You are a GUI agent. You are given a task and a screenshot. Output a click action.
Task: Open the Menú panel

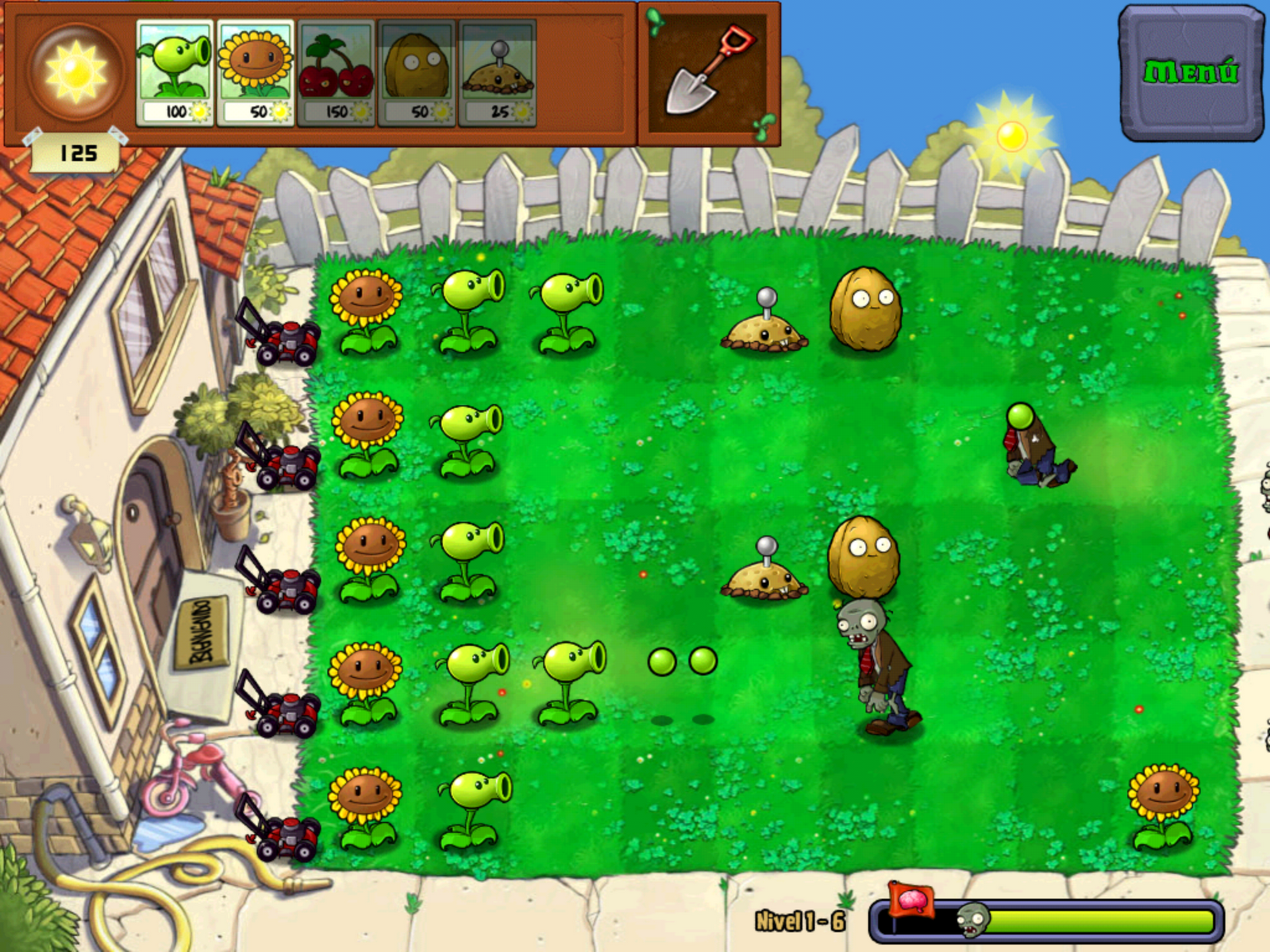pos(1191,70)
